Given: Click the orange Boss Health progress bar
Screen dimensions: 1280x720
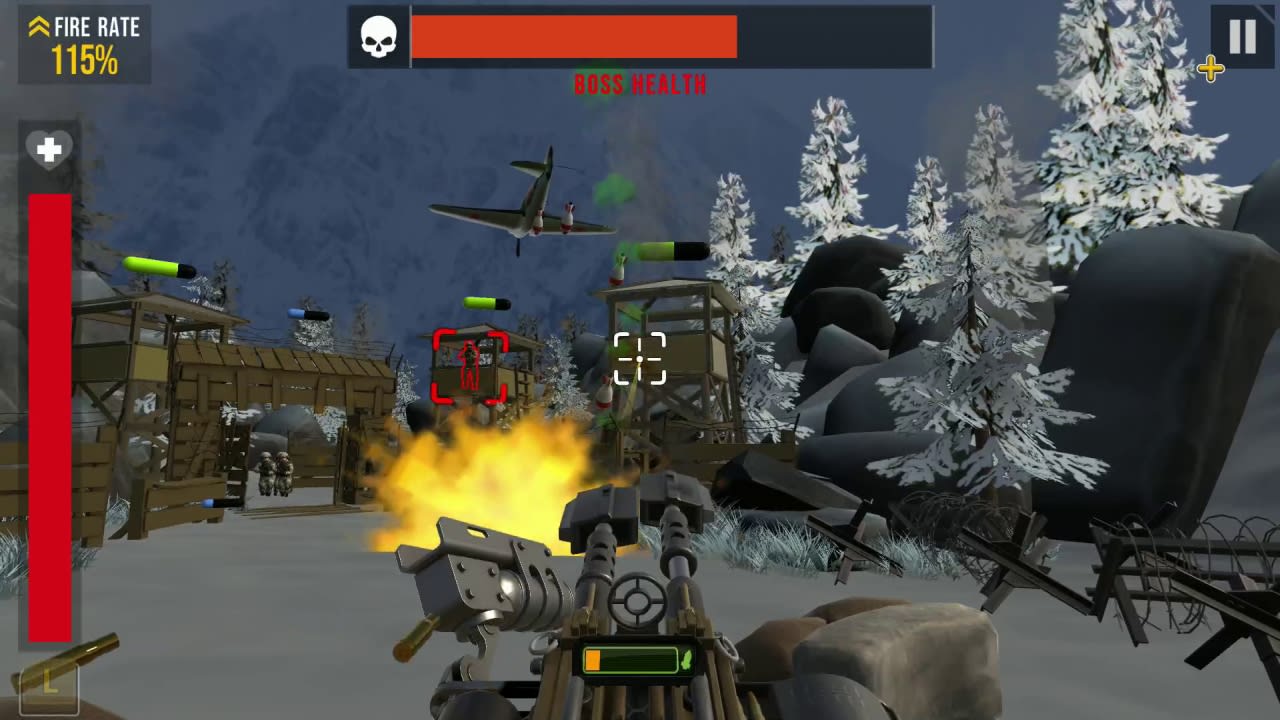Looking at the screenshot, I should [x=575, y=36].
